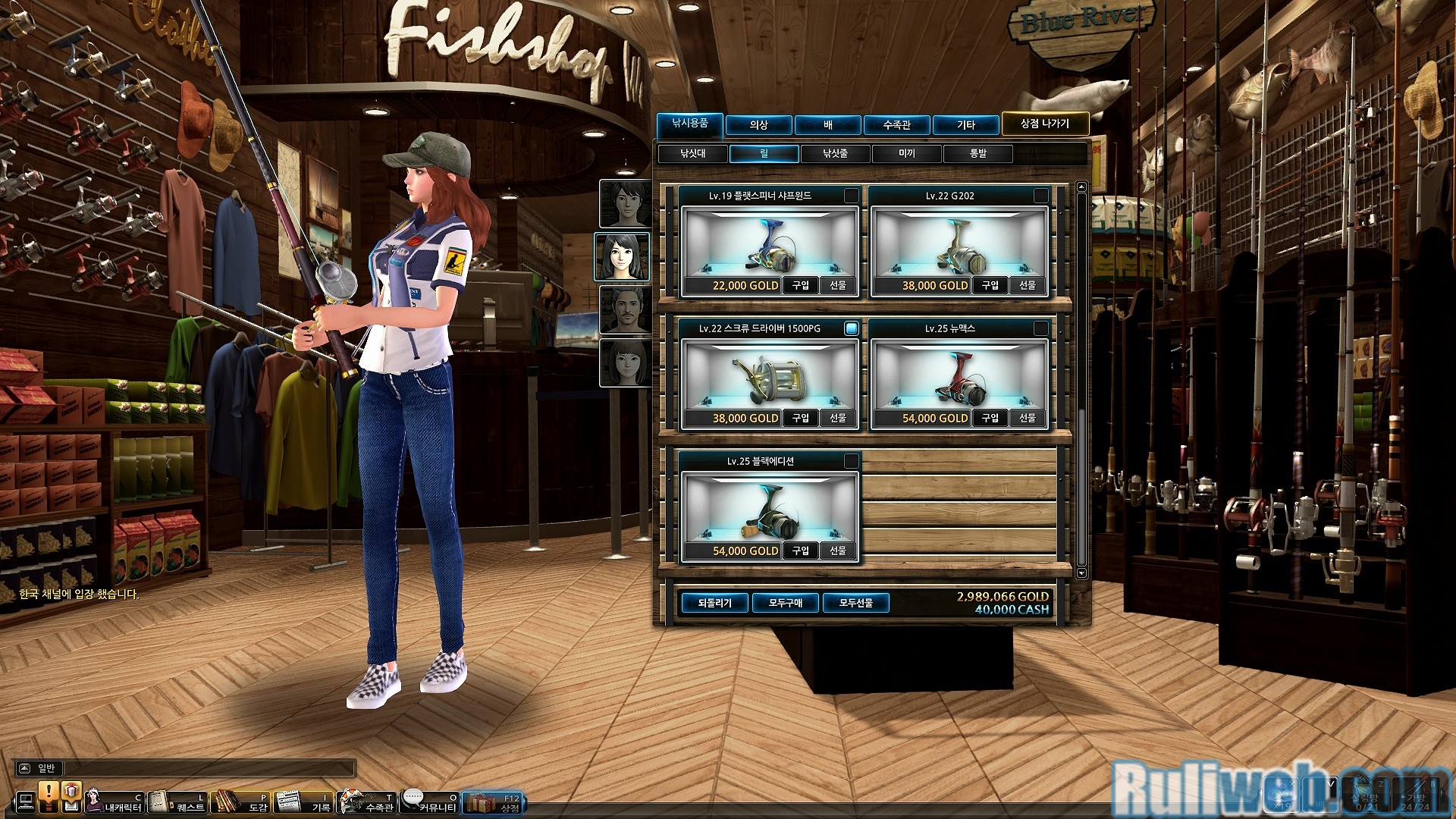Show the 낚싯대 fishing rod subcategory
Viewport: 1456px width, 819px height.
(692, 154)
